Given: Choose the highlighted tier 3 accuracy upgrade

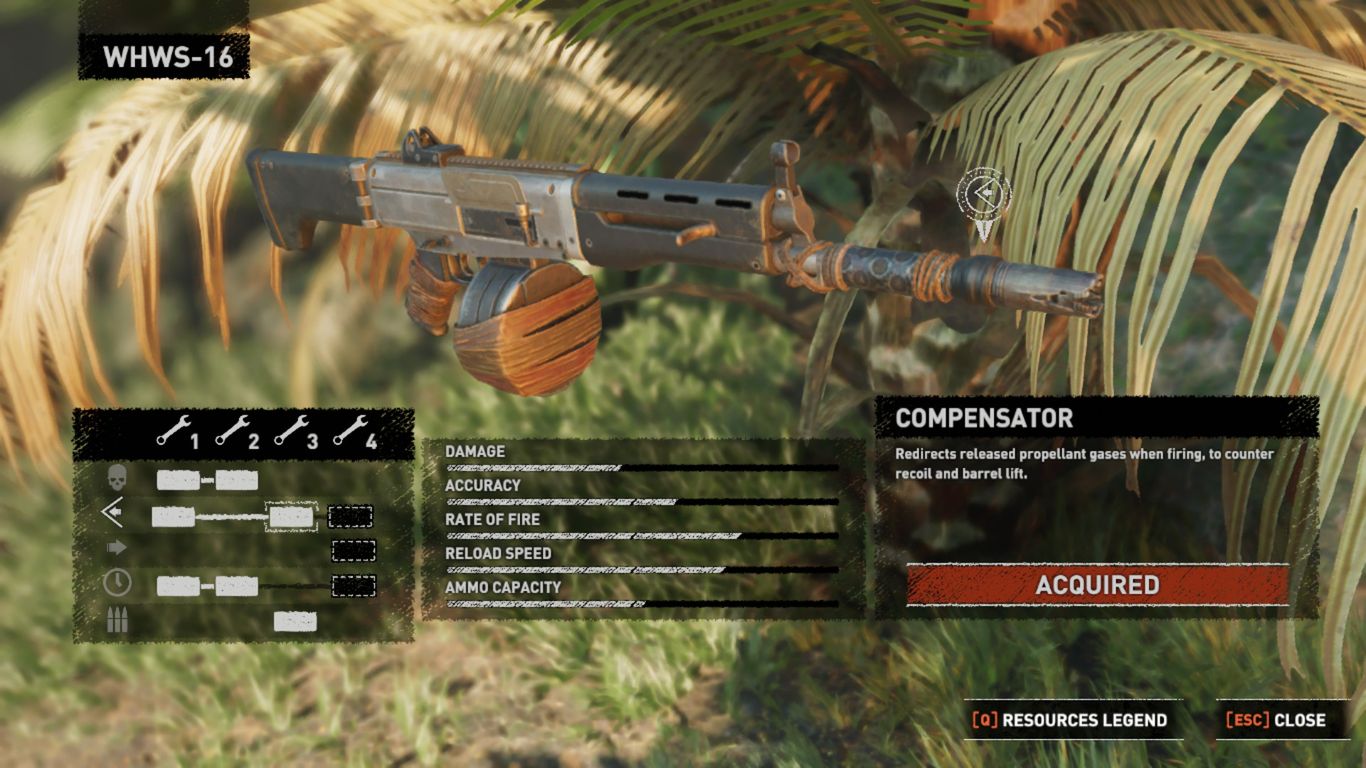Looking at the screenshot, I should pyautogui.click(x=291, y=517).
